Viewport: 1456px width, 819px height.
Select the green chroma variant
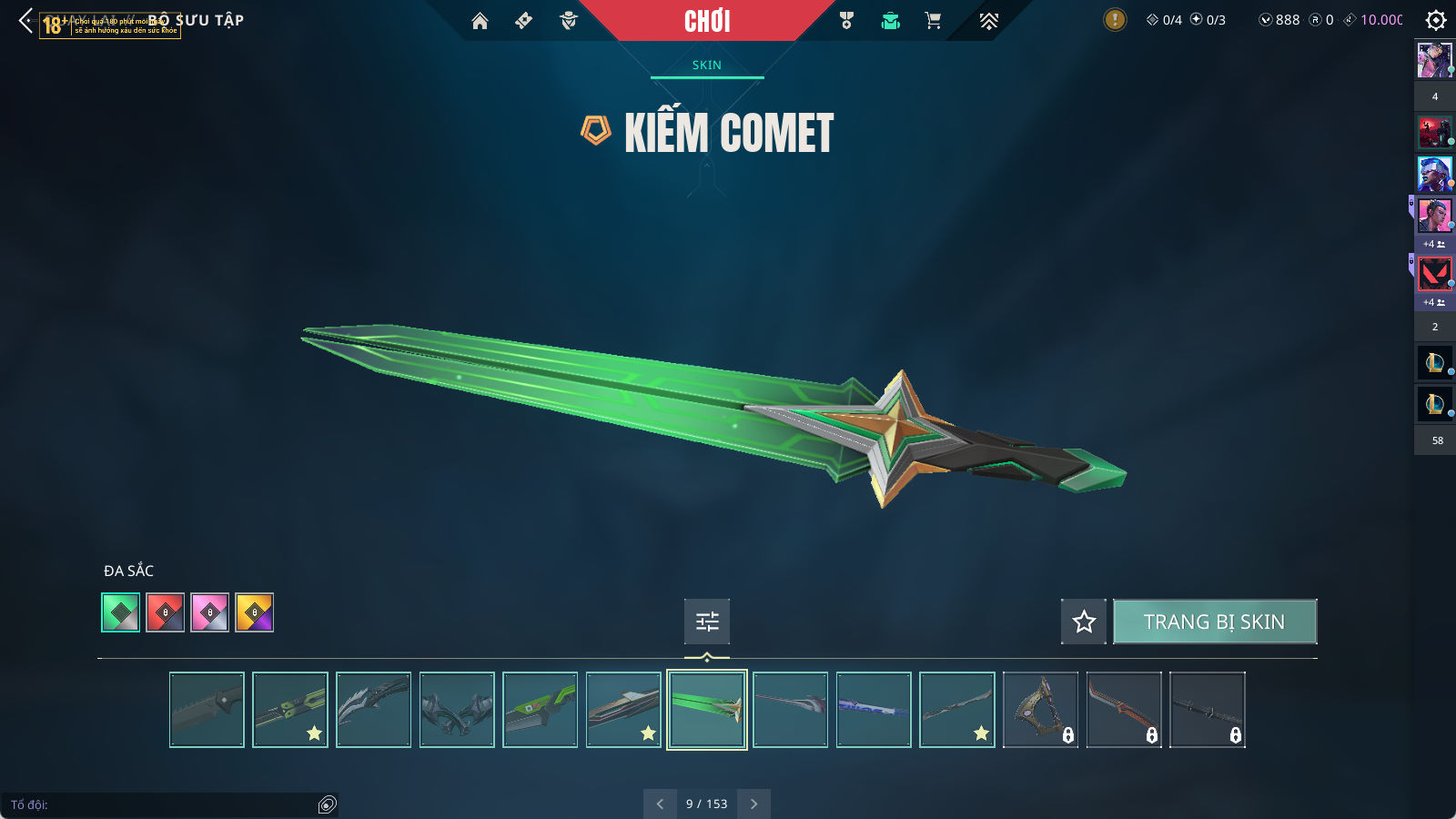tap(121, 612)
